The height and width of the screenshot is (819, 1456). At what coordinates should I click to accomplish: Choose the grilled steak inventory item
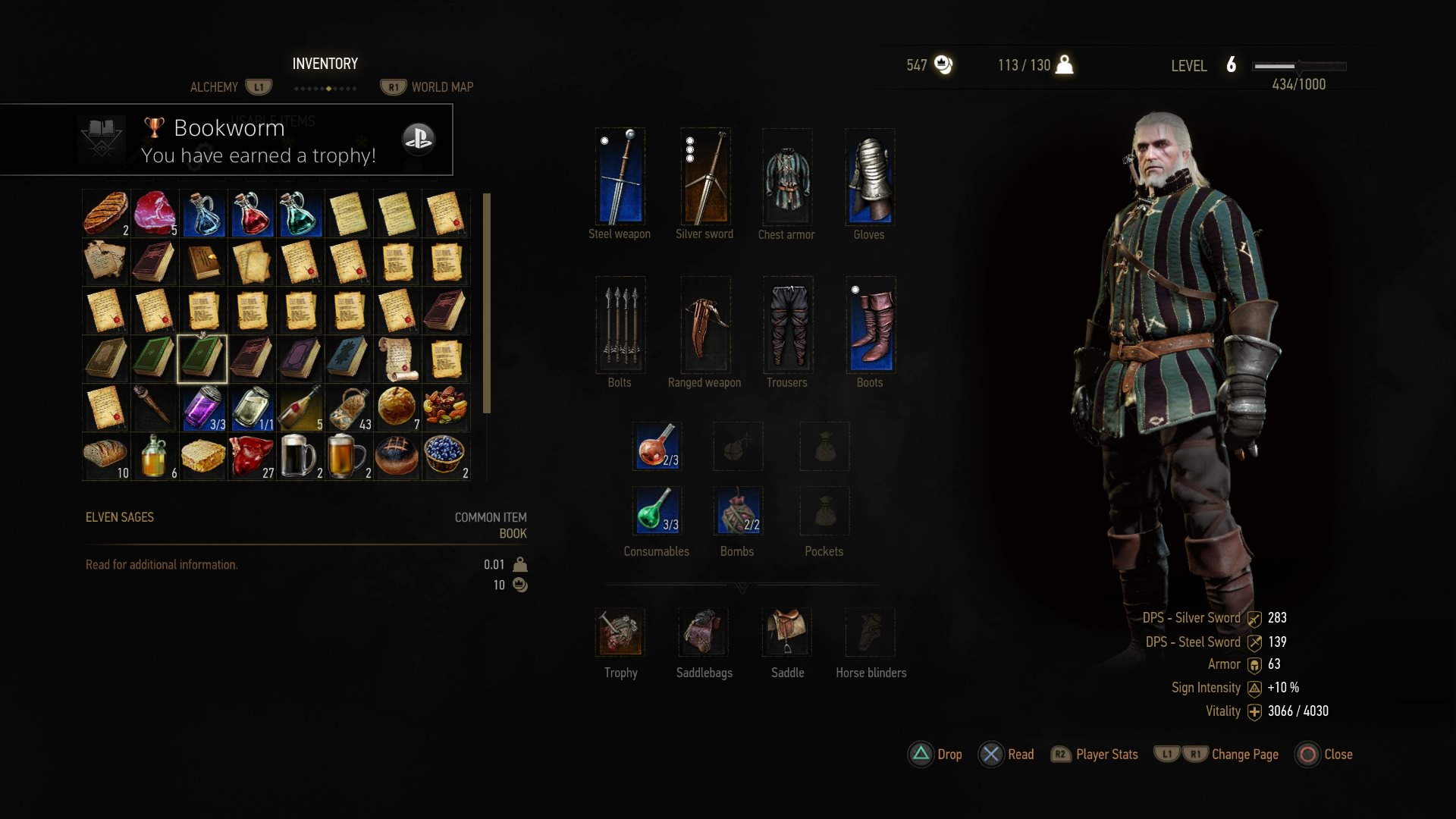coord(105,213)
